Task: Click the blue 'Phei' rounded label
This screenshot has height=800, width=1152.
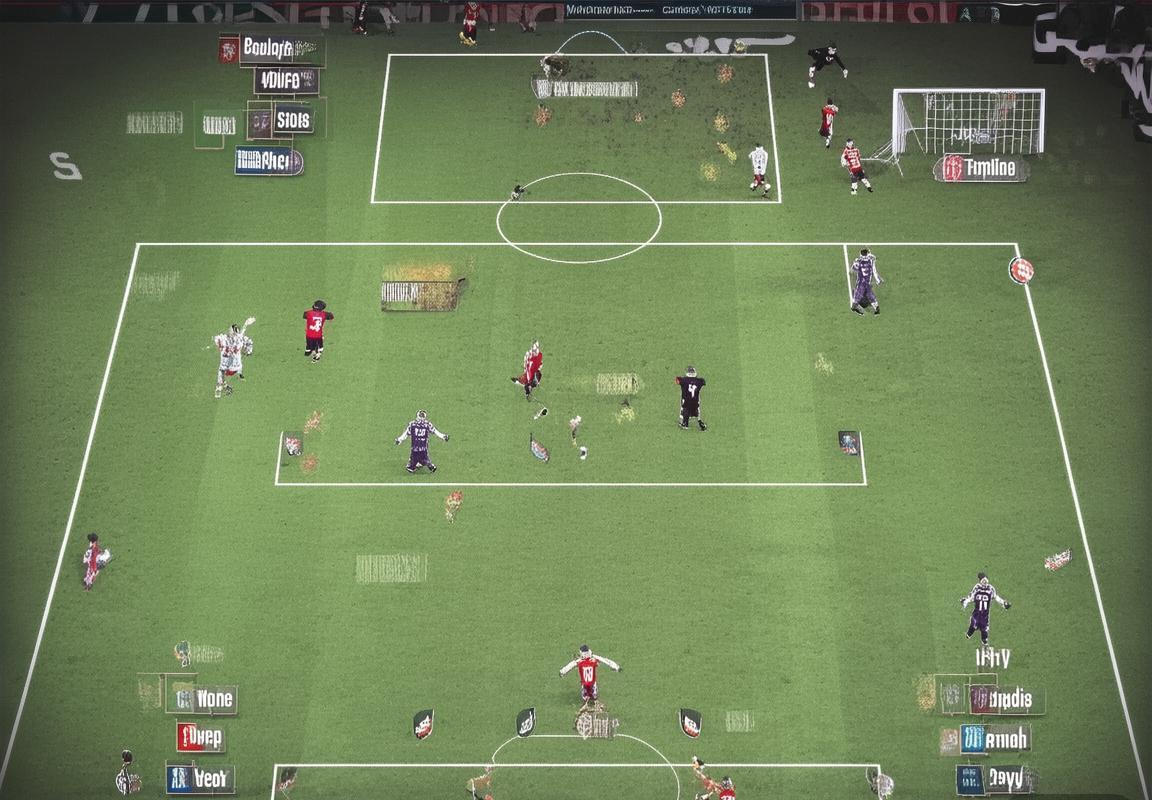Action: coord(269,161)
